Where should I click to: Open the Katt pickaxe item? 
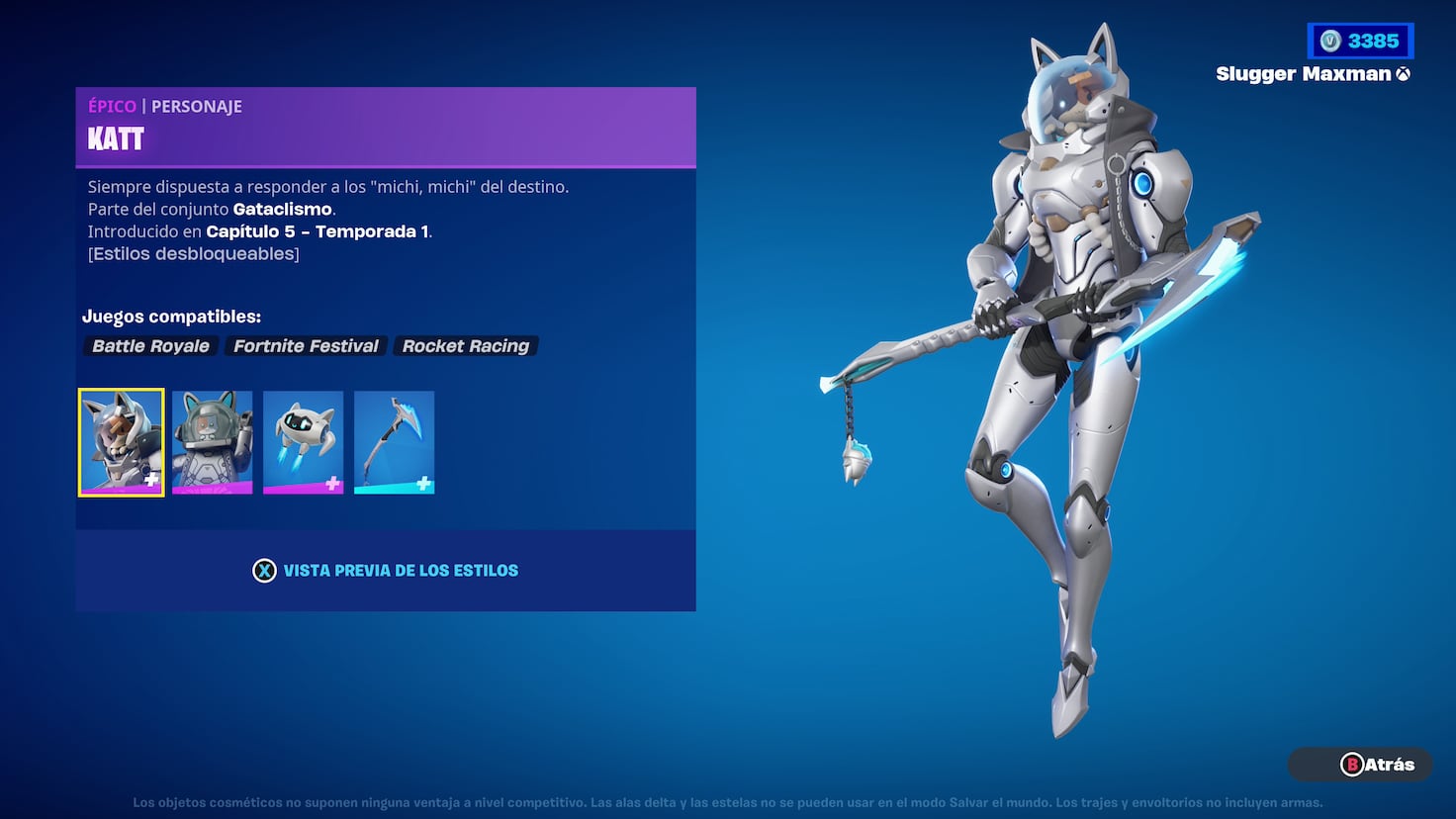[x=394, y=442]
